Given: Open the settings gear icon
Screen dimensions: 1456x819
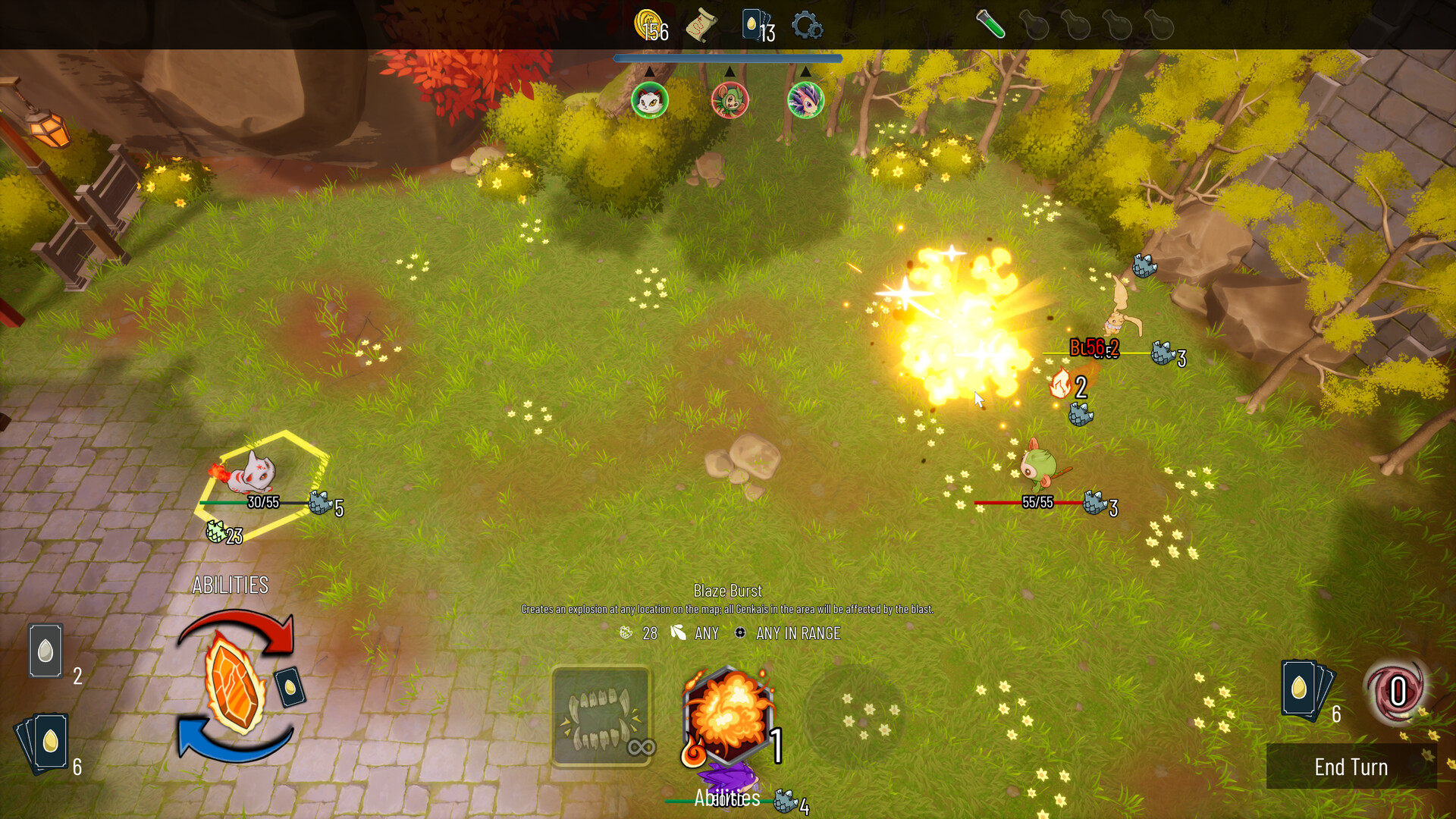Looking at the screenshot, I should [x=808, y=25].
